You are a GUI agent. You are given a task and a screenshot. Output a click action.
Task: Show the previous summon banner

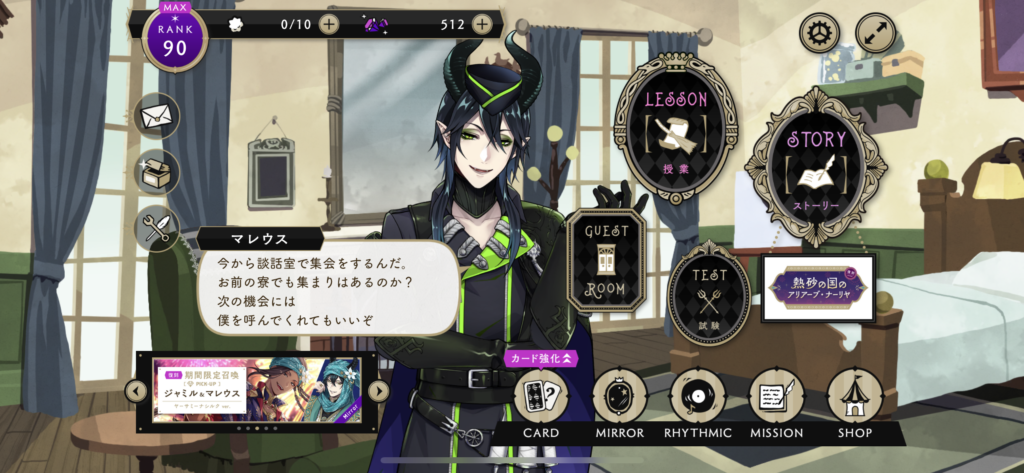pyautogui.click(x=137, y=391)
